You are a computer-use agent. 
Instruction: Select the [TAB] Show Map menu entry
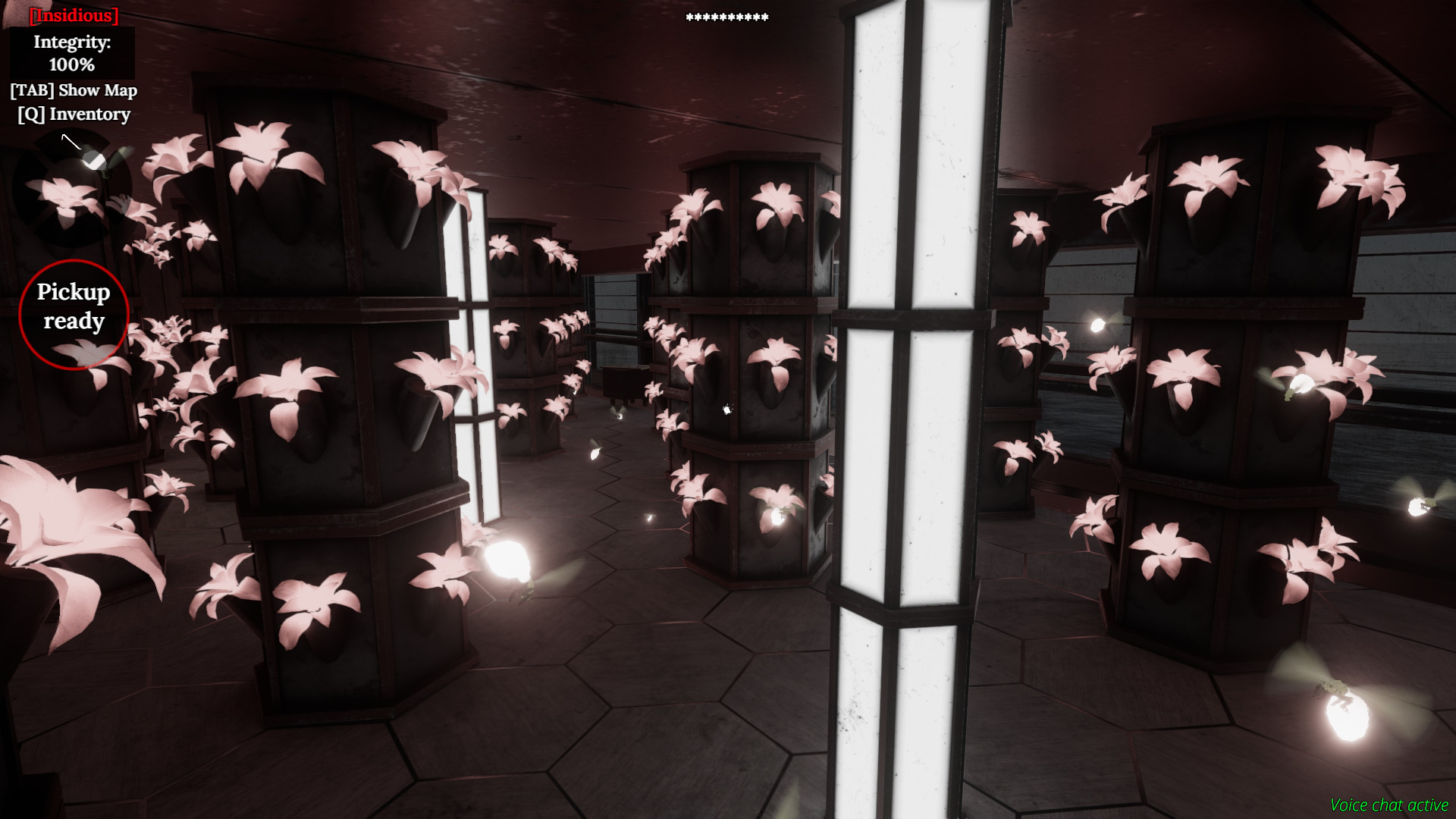point(74,90)
